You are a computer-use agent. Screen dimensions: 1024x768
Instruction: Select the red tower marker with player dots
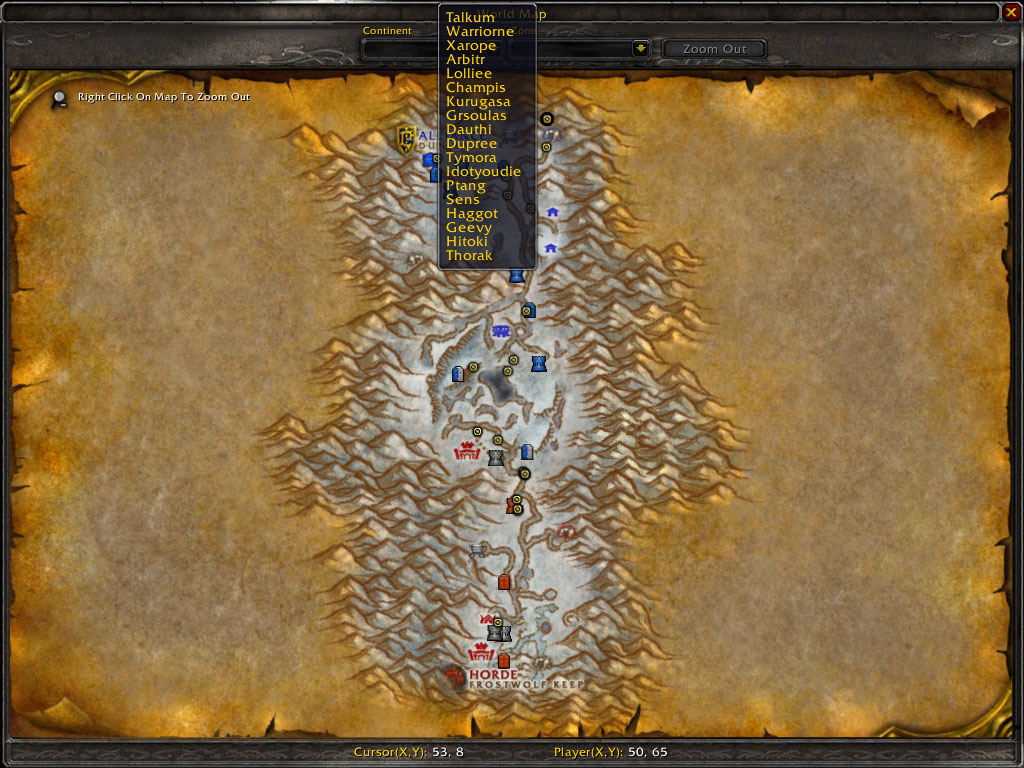coord(512,506)
